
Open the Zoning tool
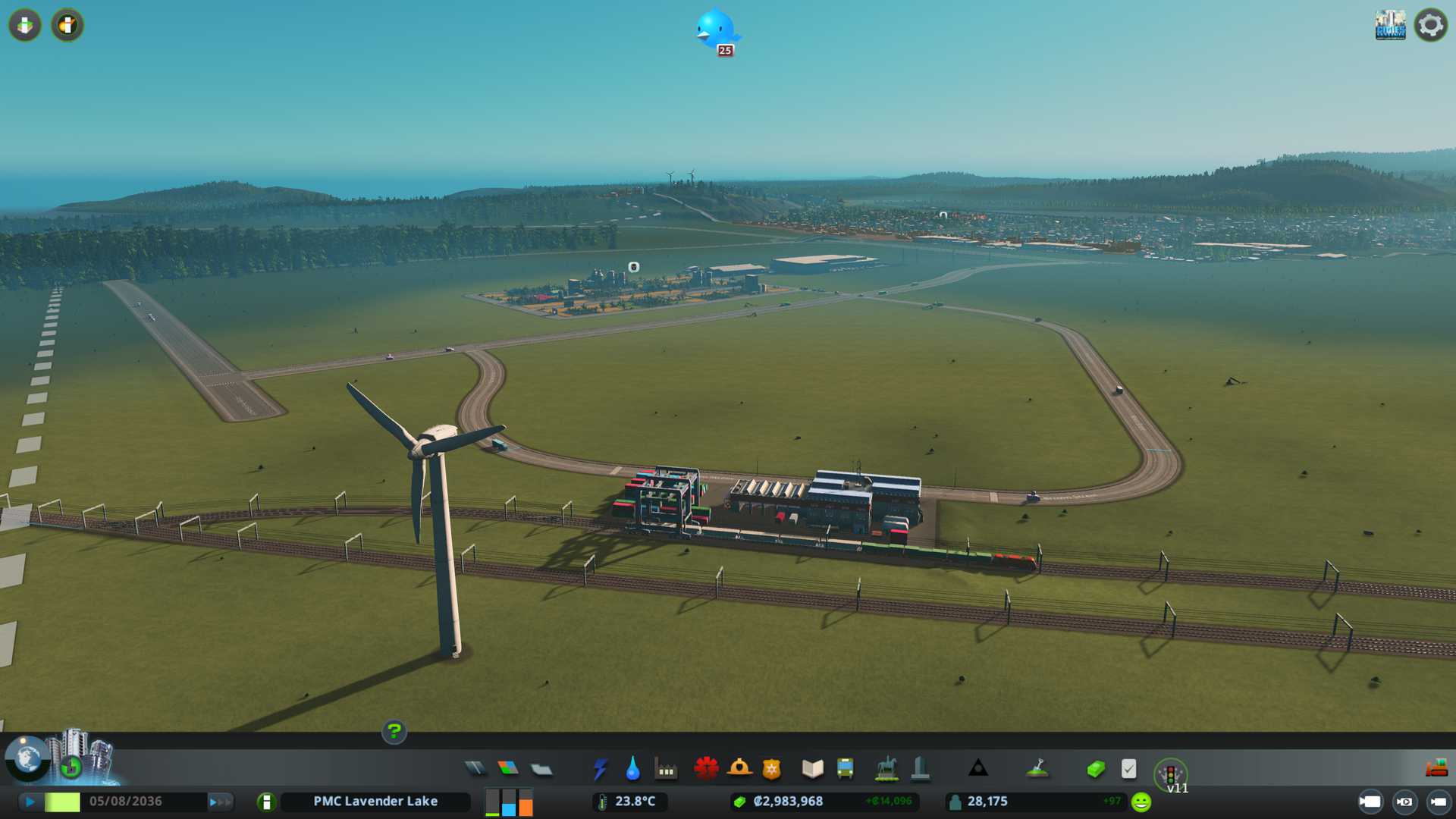click(x=508, y=769)
